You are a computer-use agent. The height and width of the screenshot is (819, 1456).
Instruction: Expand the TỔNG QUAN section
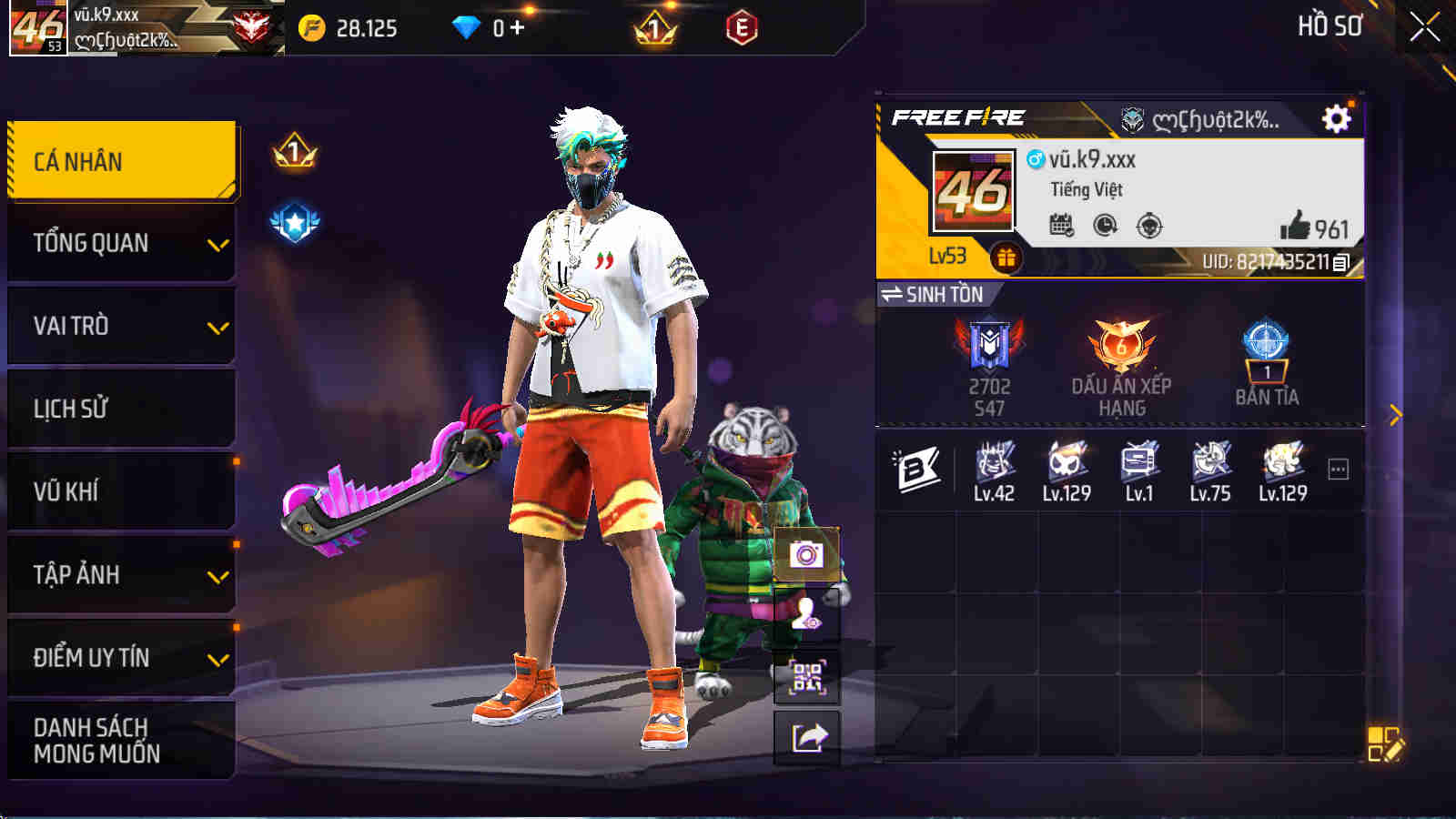coord(118,243)
